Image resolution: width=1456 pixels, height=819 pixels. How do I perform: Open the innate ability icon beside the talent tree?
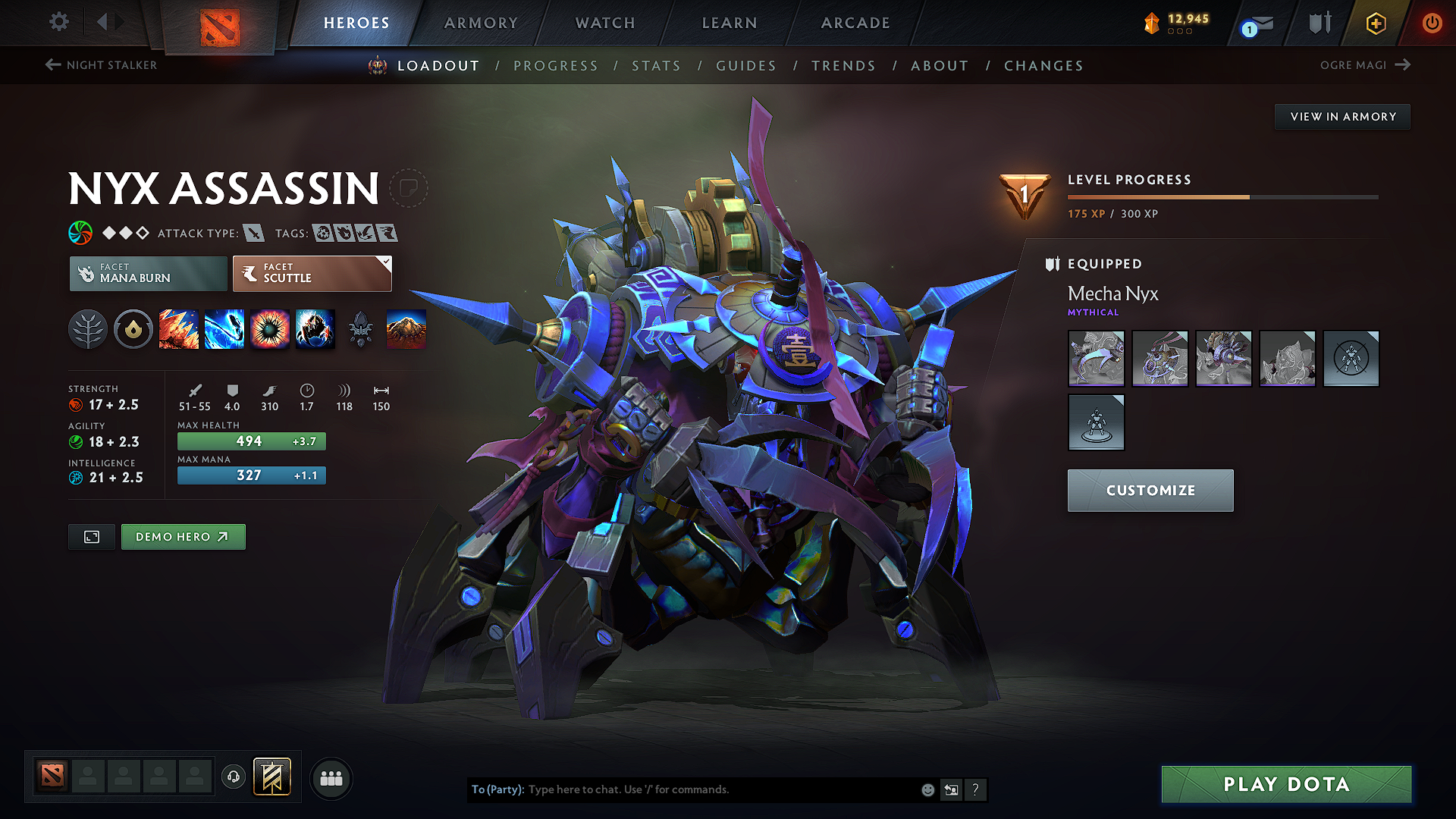133,329
